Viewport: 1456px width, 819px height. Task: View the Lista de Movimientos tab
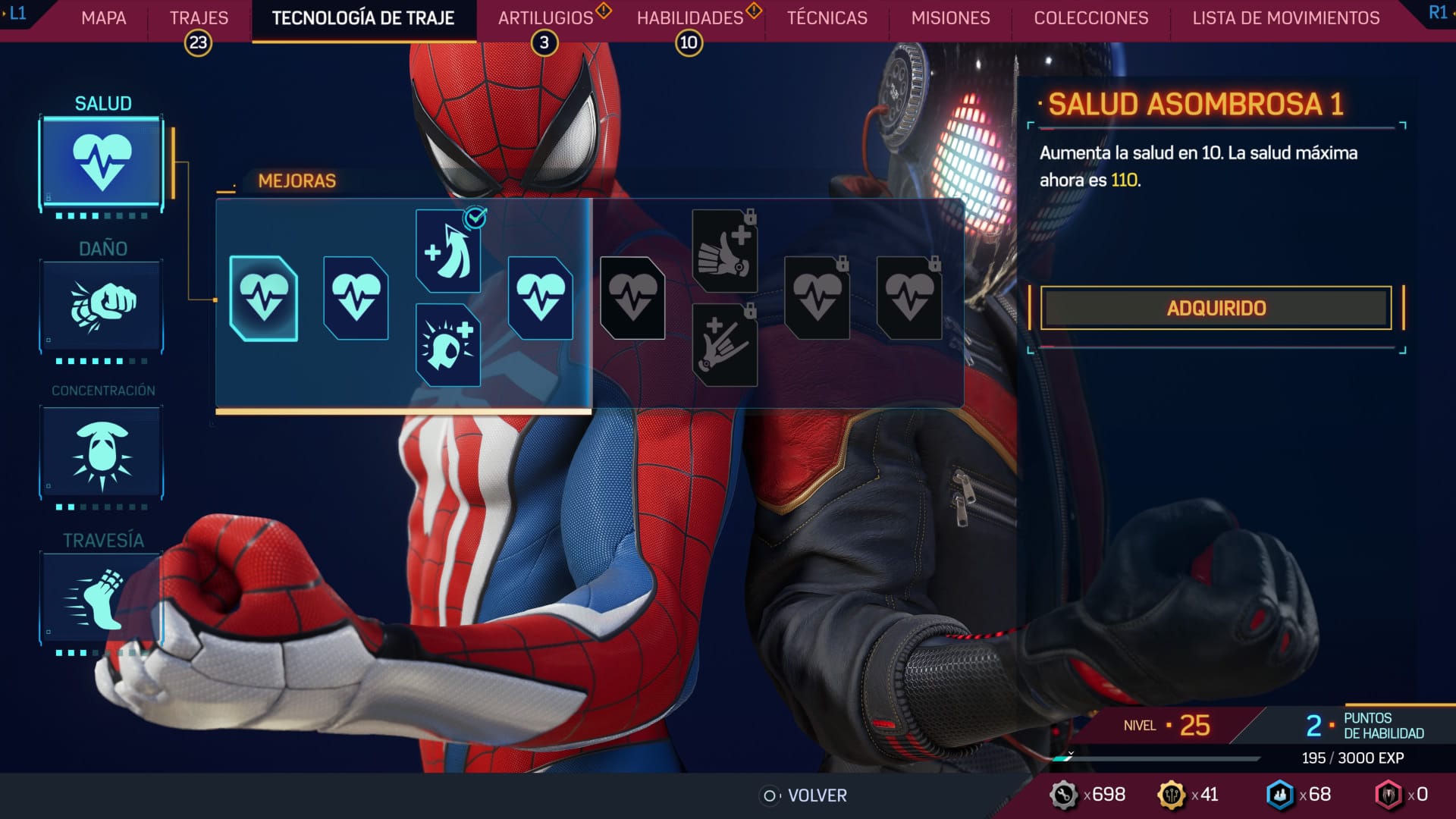1285,18
